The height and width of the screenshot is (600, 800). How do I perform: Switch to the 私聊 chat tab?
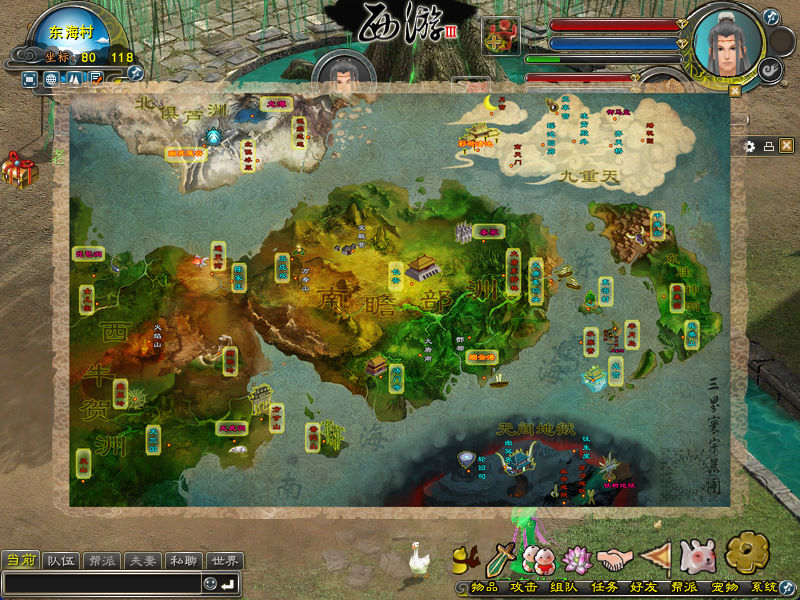(x=182, y=560)
